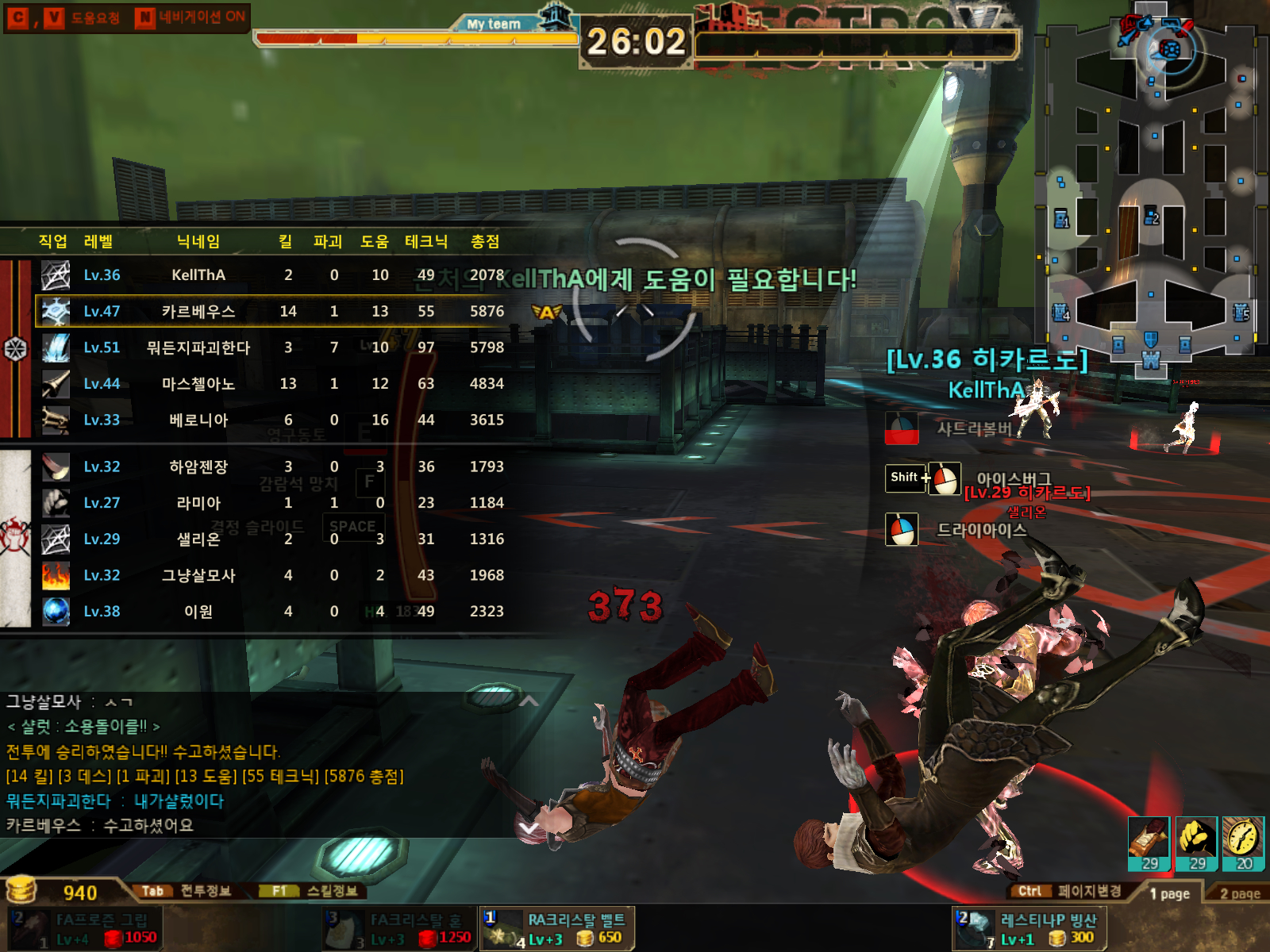Screen dimensions: 1270x952
Task: Select the RA크리스탈 벨트 shop item
Action: [557, 928]
